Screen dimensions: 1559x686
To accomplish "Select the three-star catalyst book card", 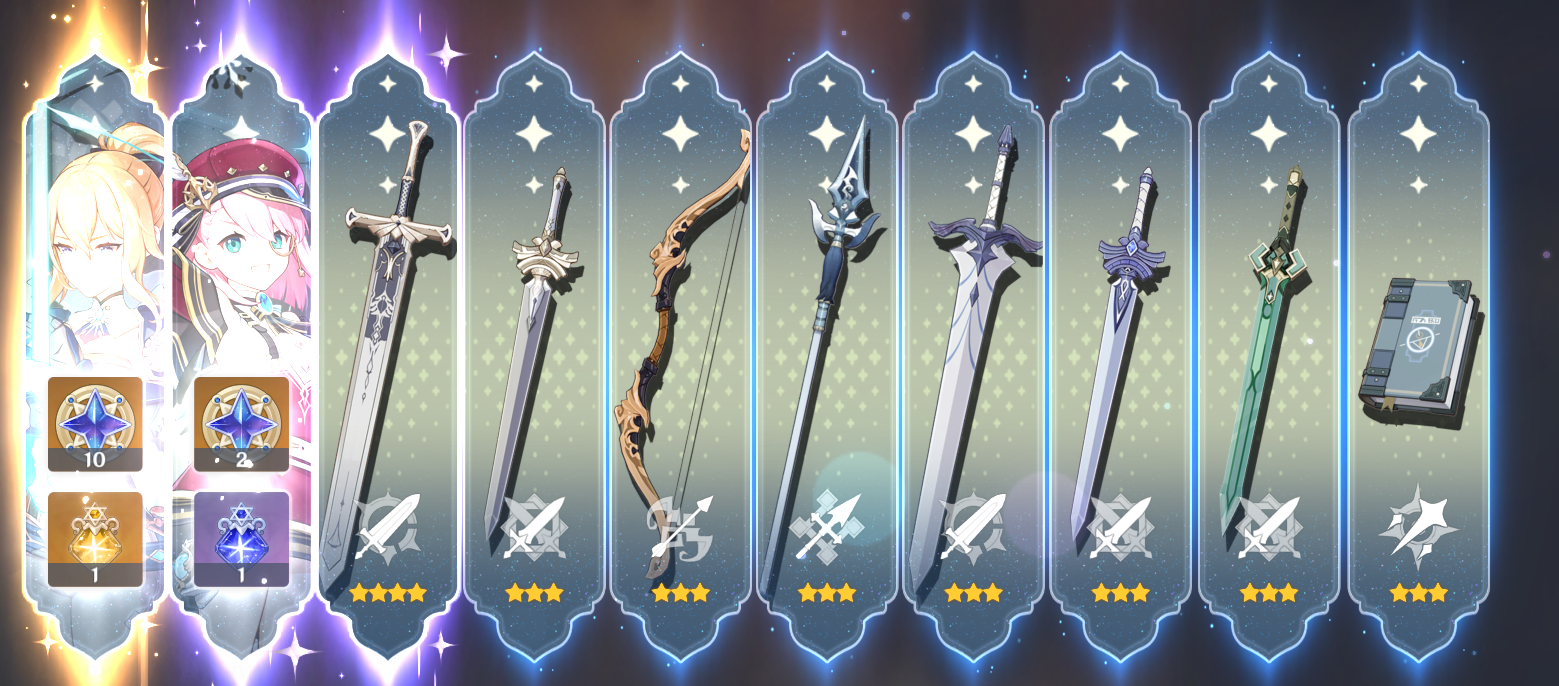I will click(1418, 350).
